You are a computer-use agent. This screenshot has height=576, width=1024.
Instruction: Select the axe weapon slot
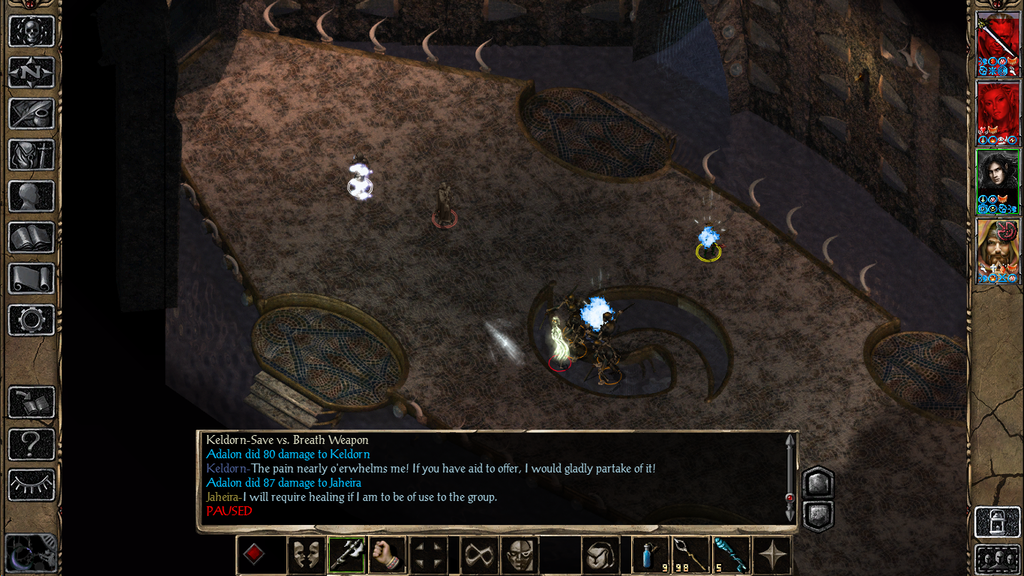pos(345,555)
